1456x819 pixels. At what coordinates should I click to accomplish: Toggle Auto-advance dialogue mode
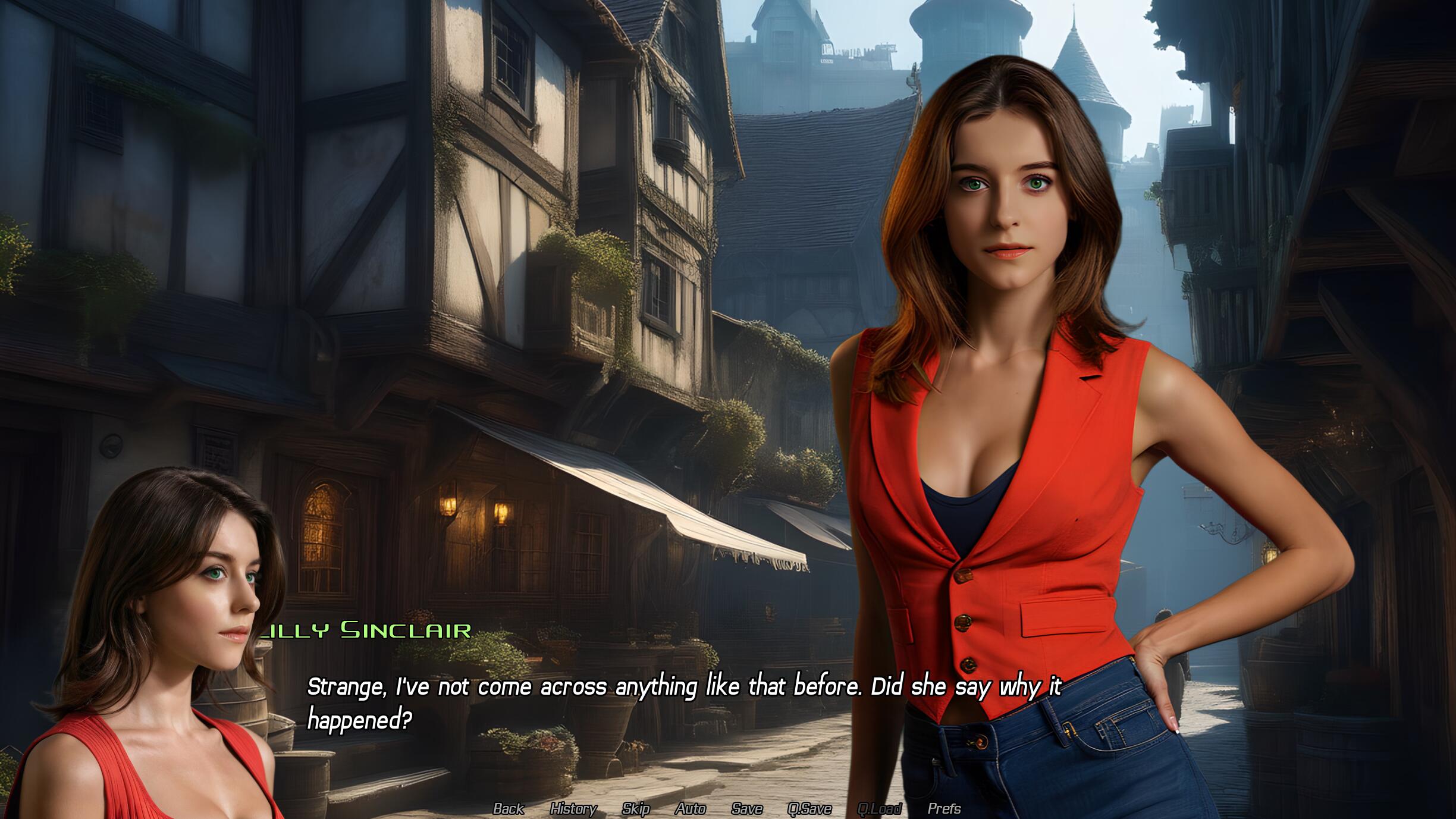click(x=690, y=808)
